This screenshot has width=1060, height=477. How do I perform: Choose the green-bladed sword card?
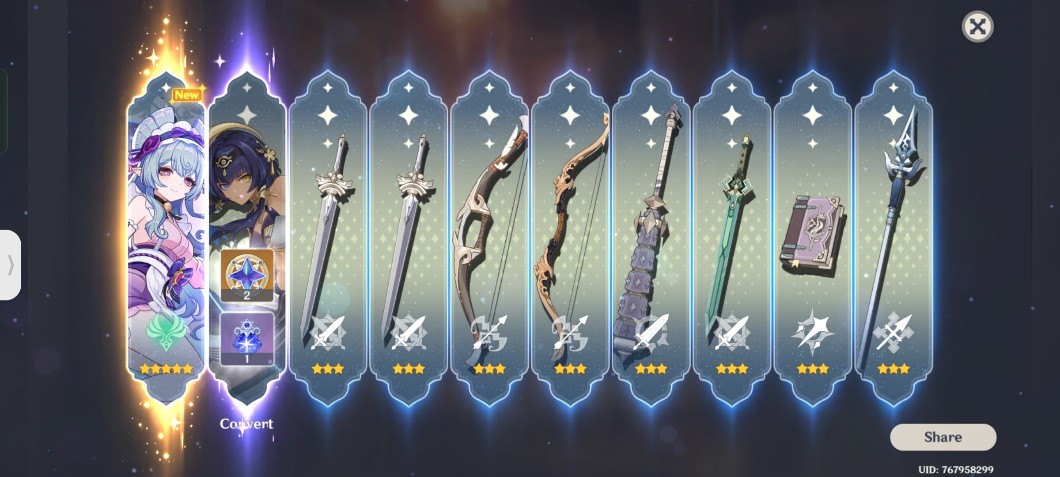pyautogui.click(x=731, y=235)
